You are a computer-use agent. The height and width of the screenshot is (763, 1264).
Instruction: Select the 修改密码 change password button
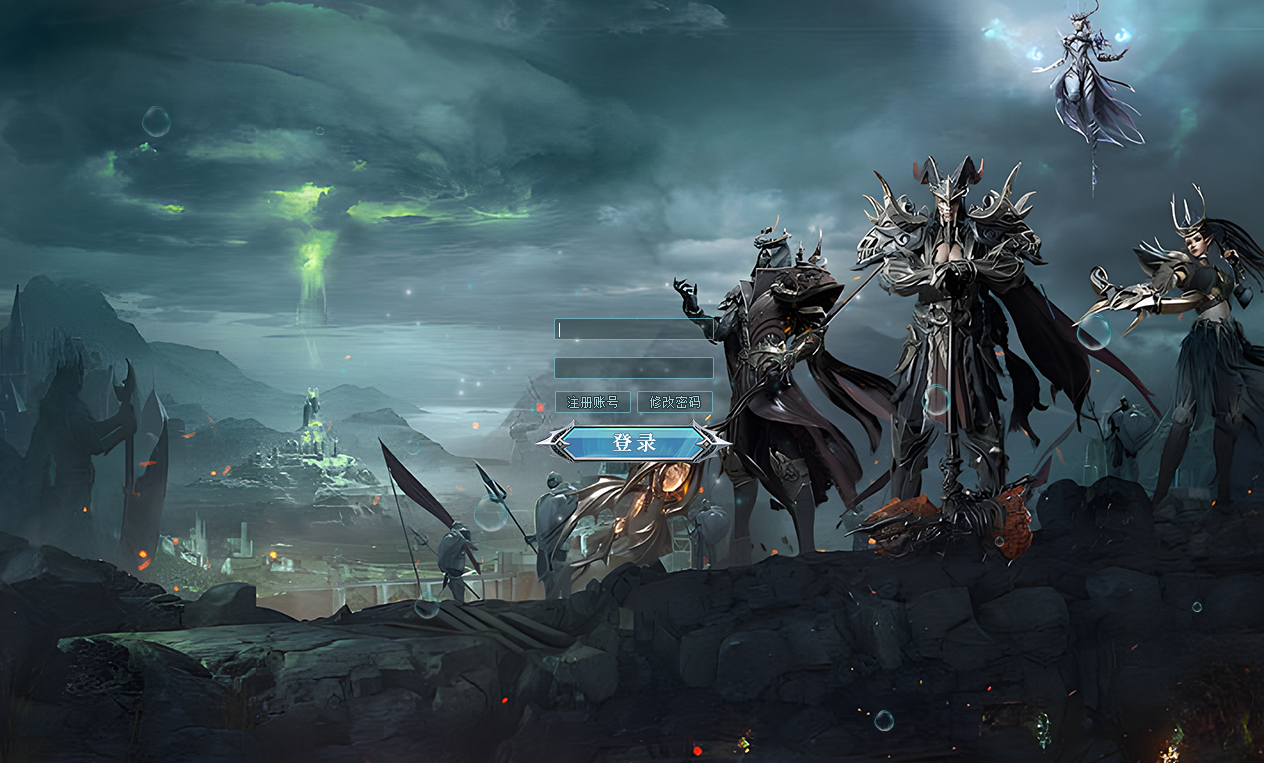point(675,402)
